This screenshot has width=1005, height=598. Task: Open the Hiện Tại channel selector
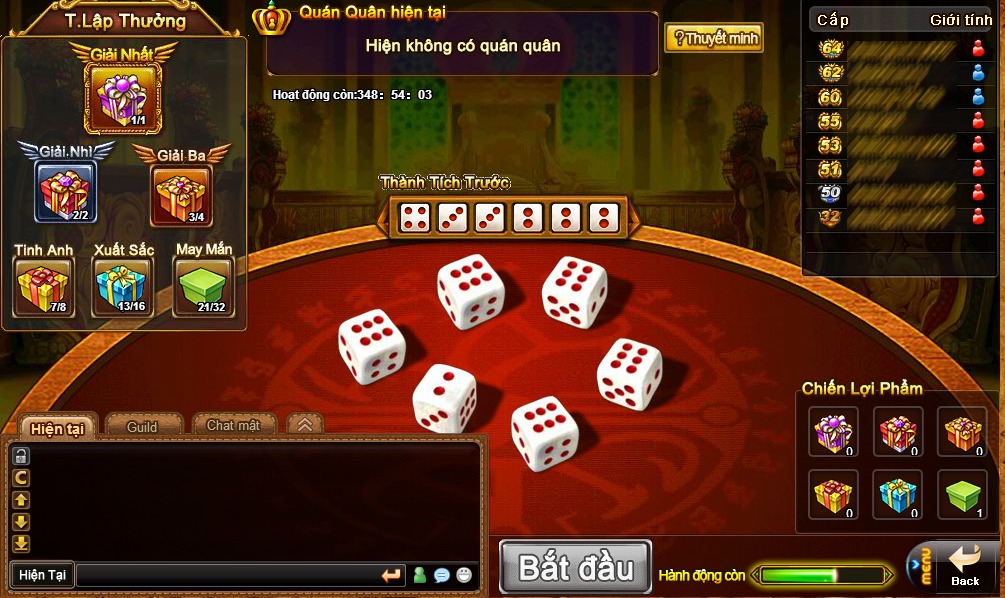tap(42, 575)
